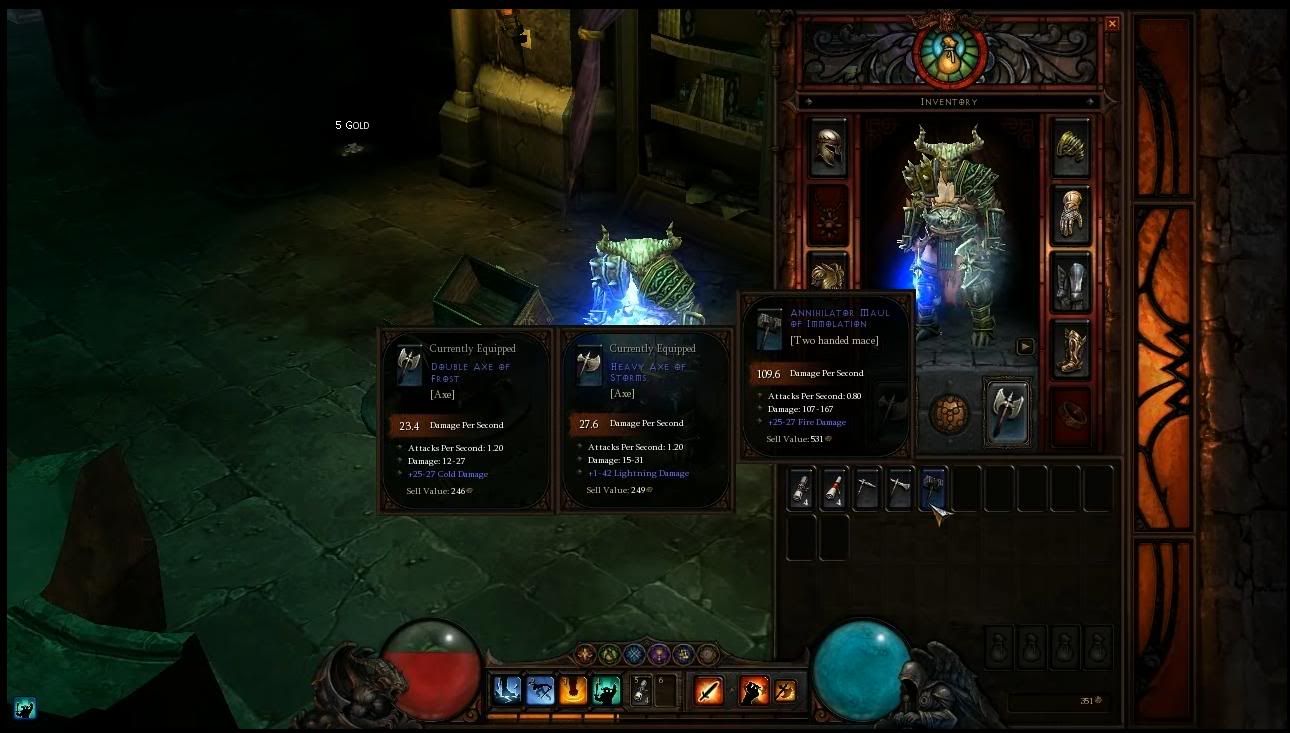The width and height of the screenshot is (1290, 733).
Task: Click the scroll stack in the first backpack slot
Action: click(x=801, y=488)
